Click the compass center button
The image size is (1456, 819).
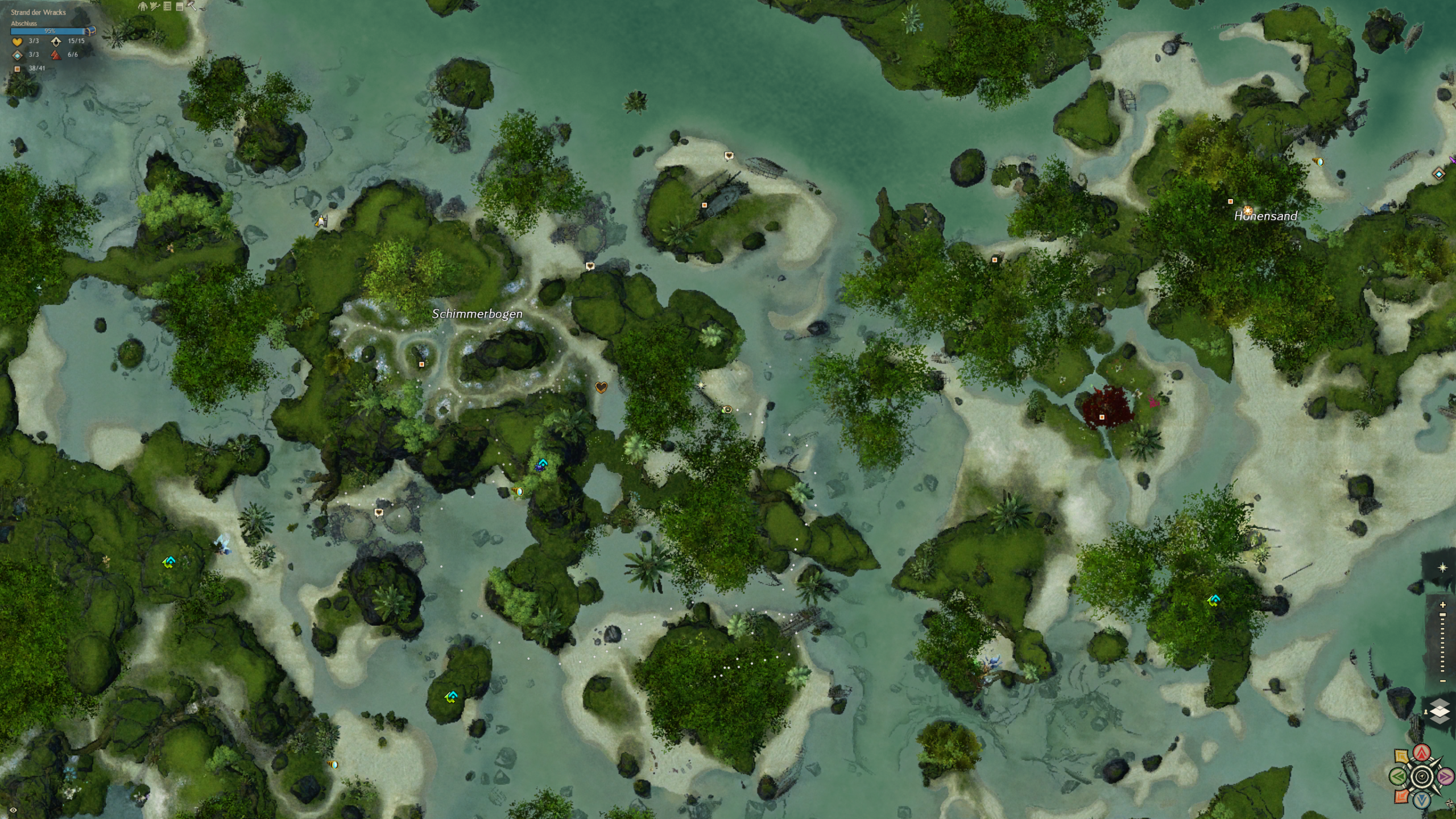point(1422,776)
